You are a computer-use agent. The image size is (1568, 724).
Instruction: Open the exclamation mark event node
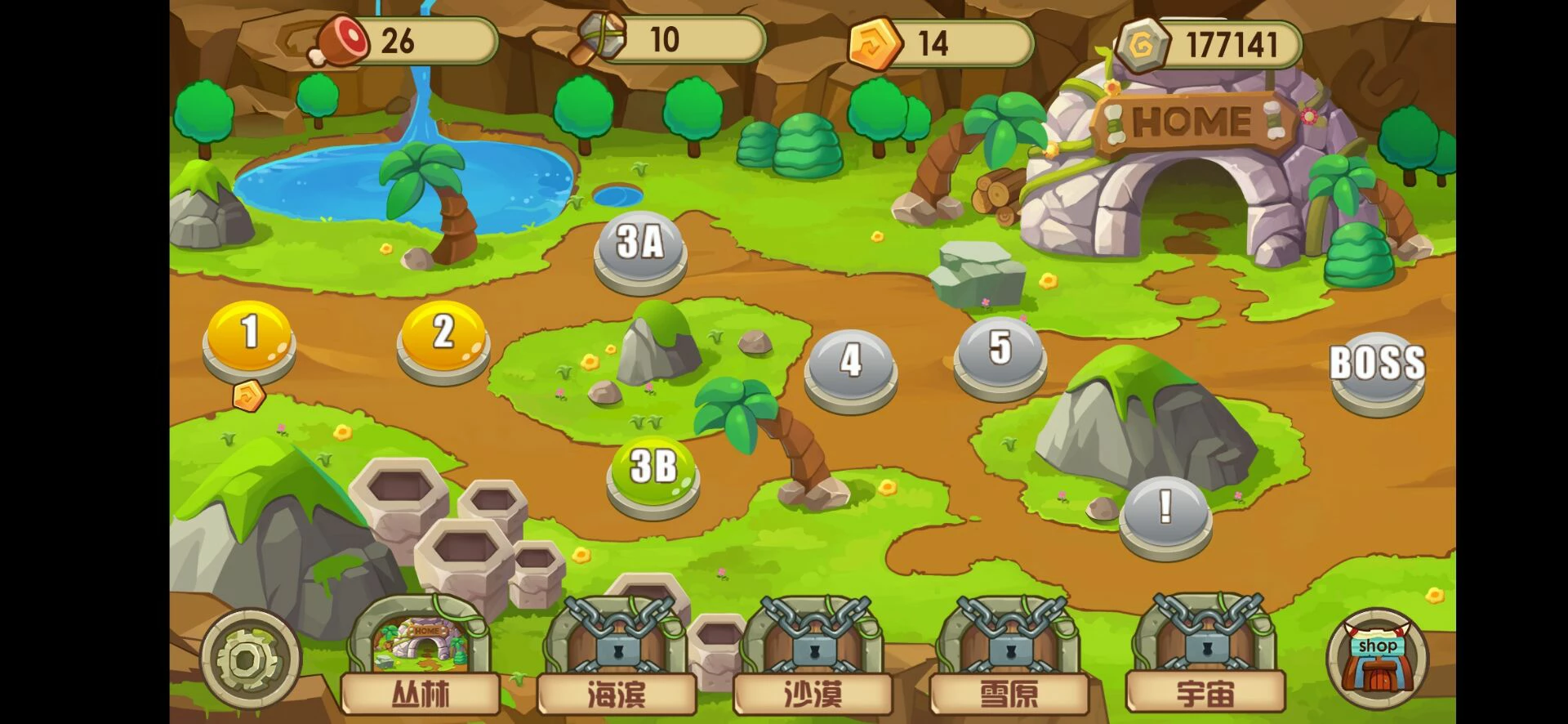1165,512
